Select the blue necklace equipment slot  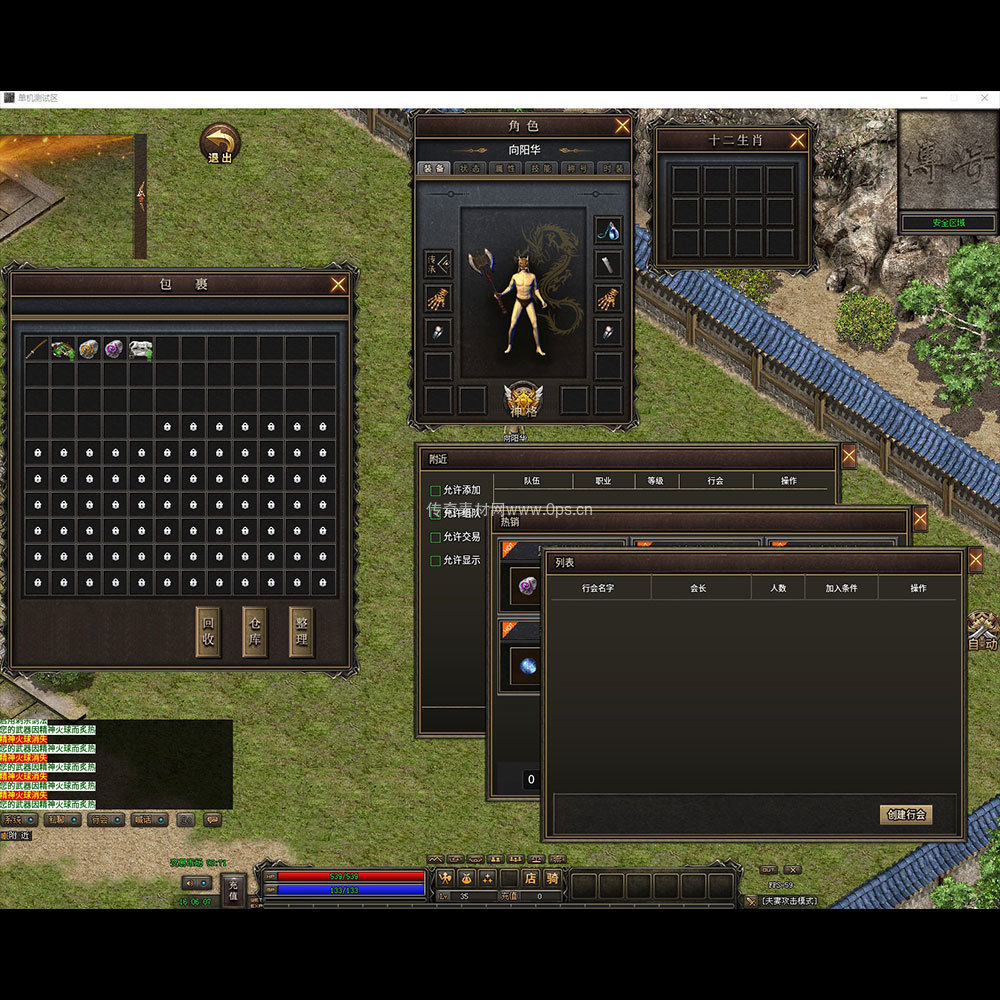pos(608,230)
